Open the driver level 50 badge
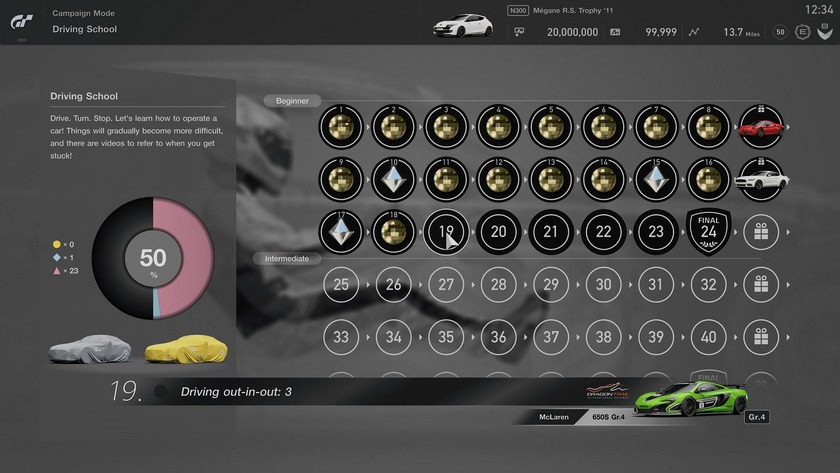Viewport: 840px width, 473px height. pos(780,32)
